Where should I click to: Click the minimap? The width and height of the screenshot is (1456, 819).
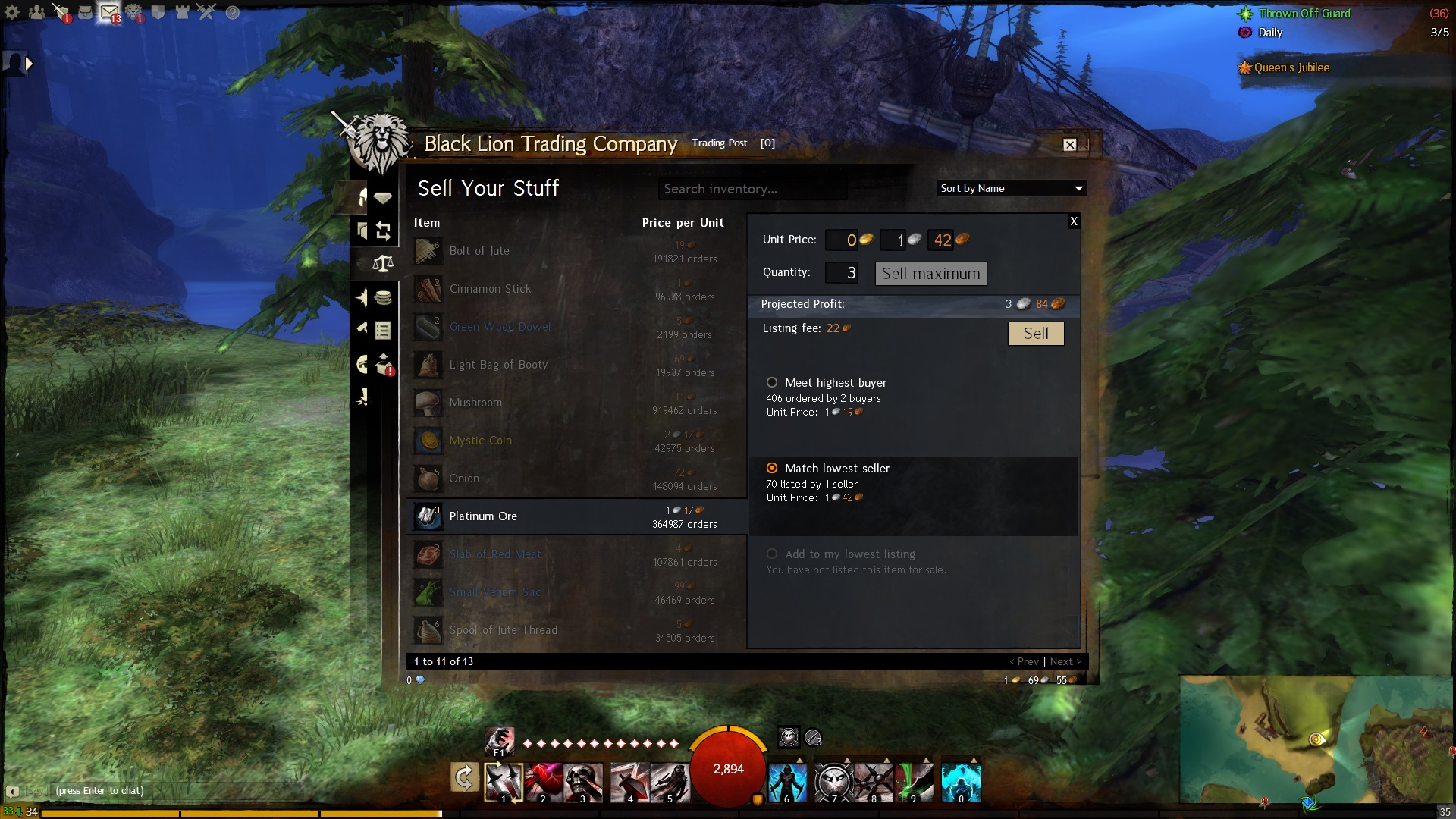1317,739
